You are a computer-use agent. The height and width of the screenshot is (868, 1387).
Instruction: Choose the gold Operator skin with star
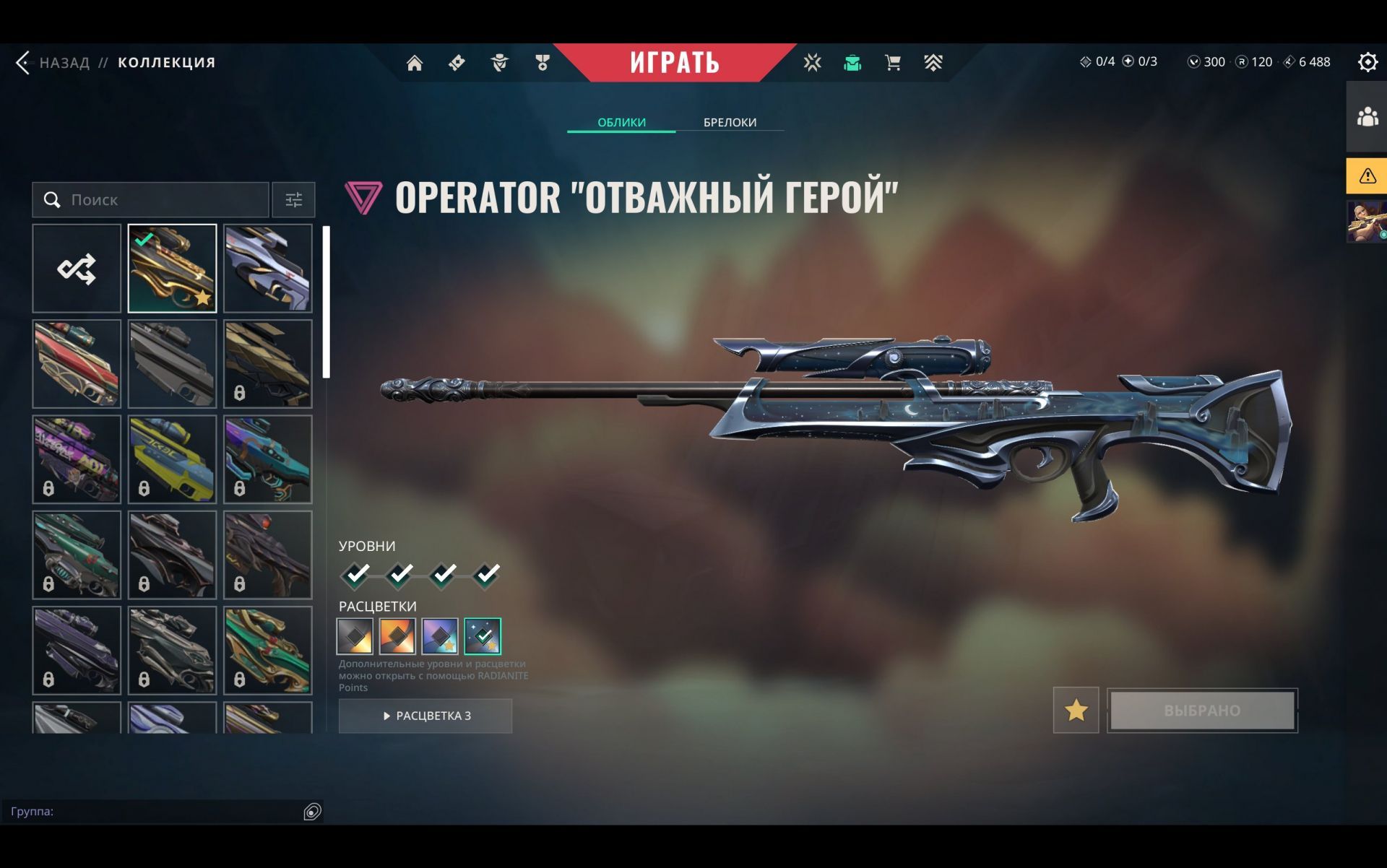click(172, 269)
